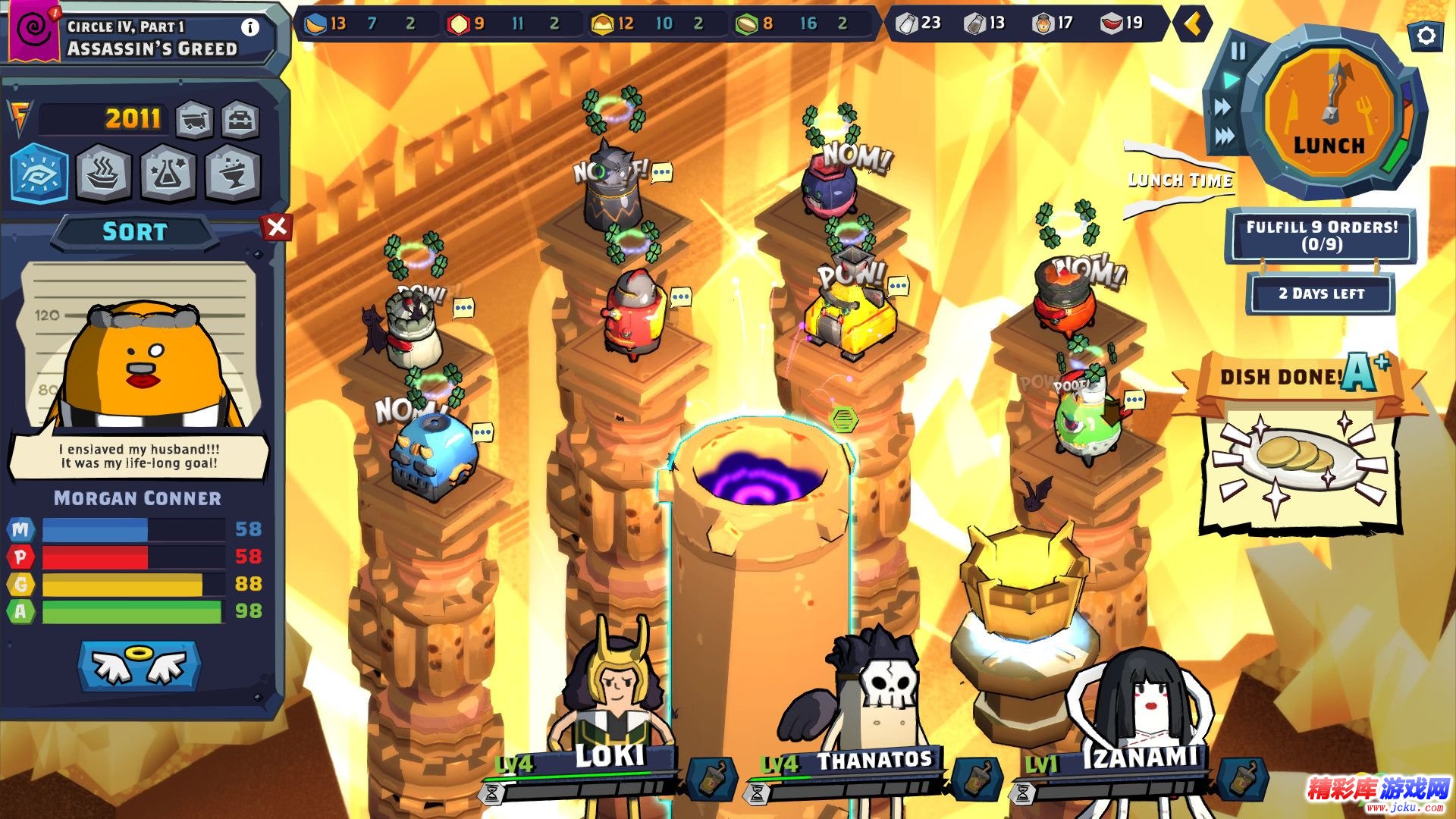Image resolution: width=1456 pixels, height=819 pixels.
Task: Use Izanami's drink cup item
Action: 1243,779
